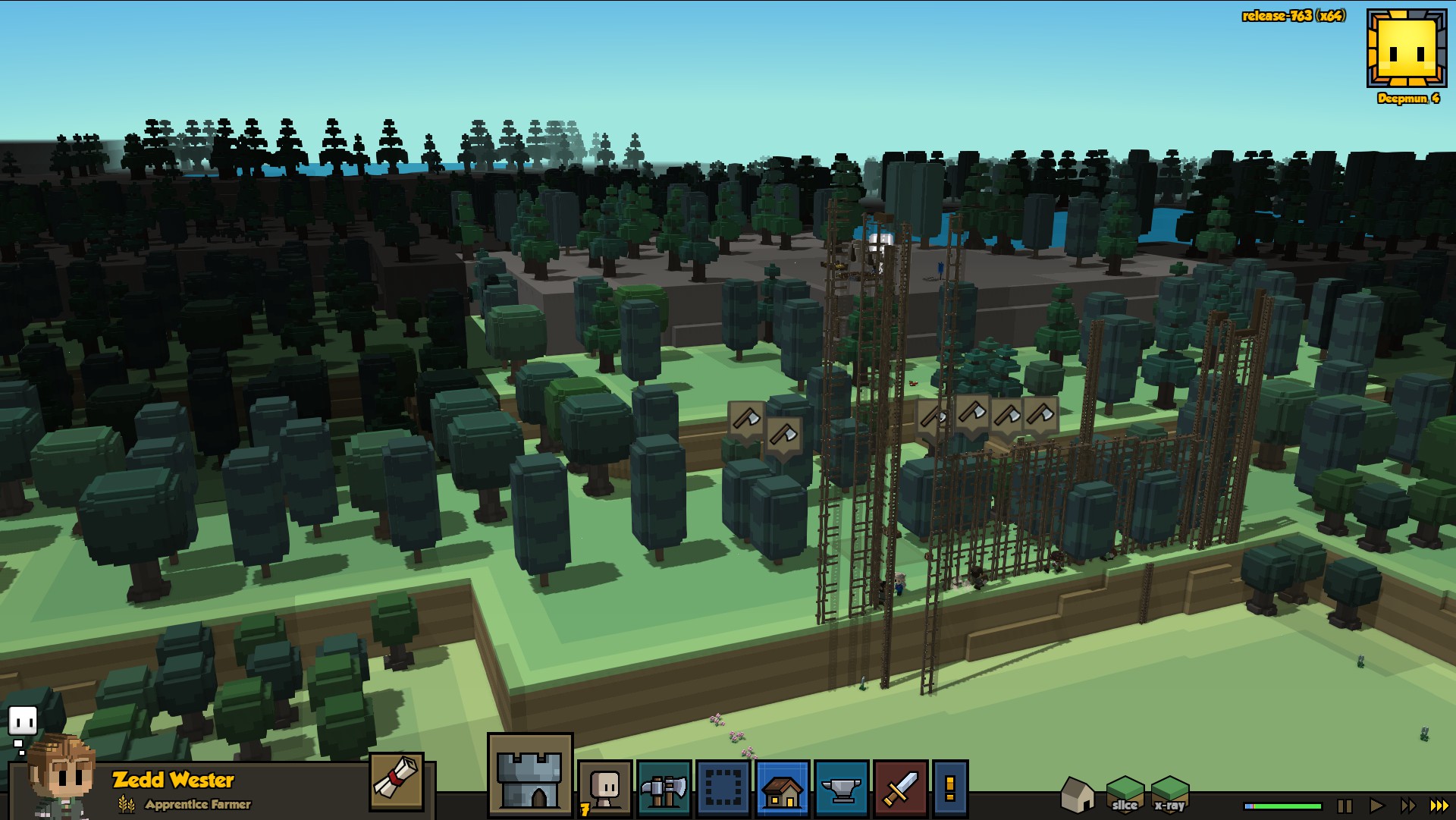Open the town overview castle button
This screenshot has width=1456, height=820.
coord(529,774)
